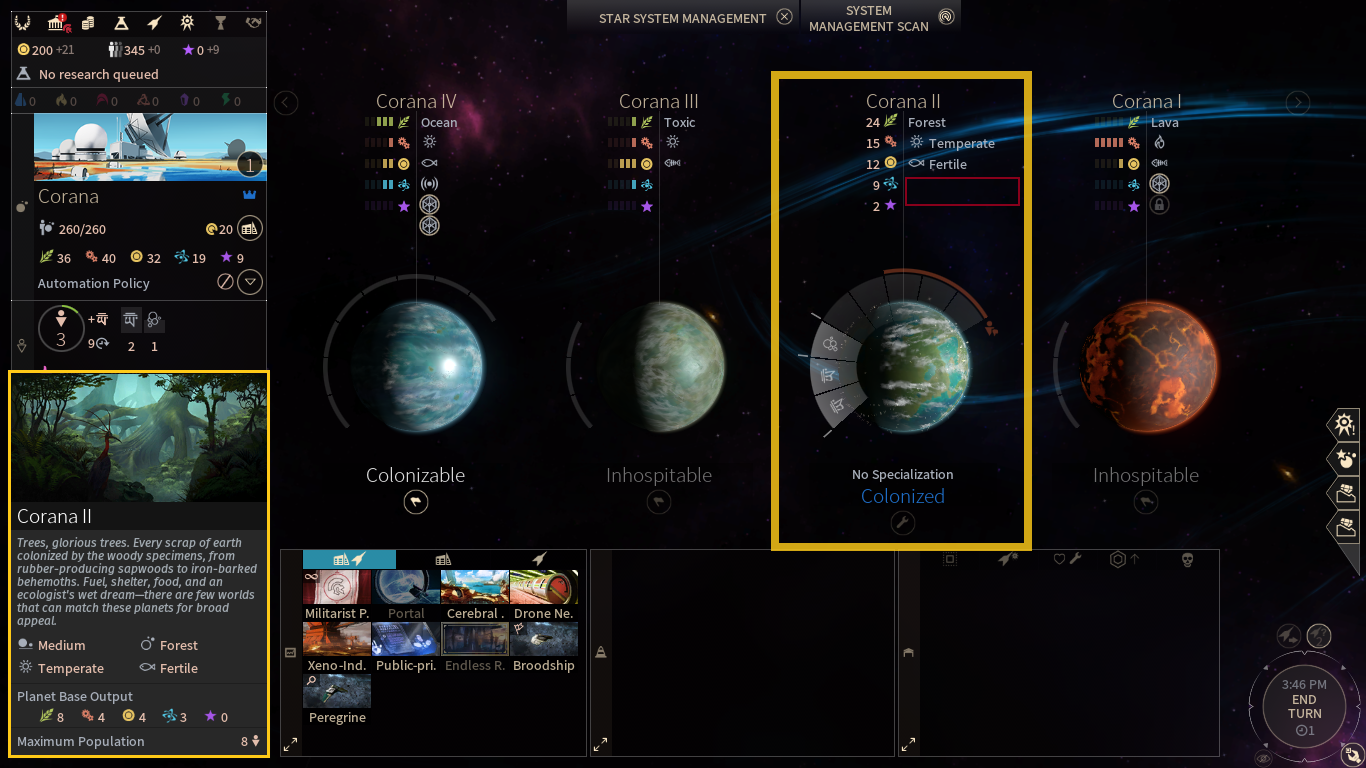Screen dimensions: 1366x768
Task: Open the research flask screen icon
Action: click(x=121, y=22)
